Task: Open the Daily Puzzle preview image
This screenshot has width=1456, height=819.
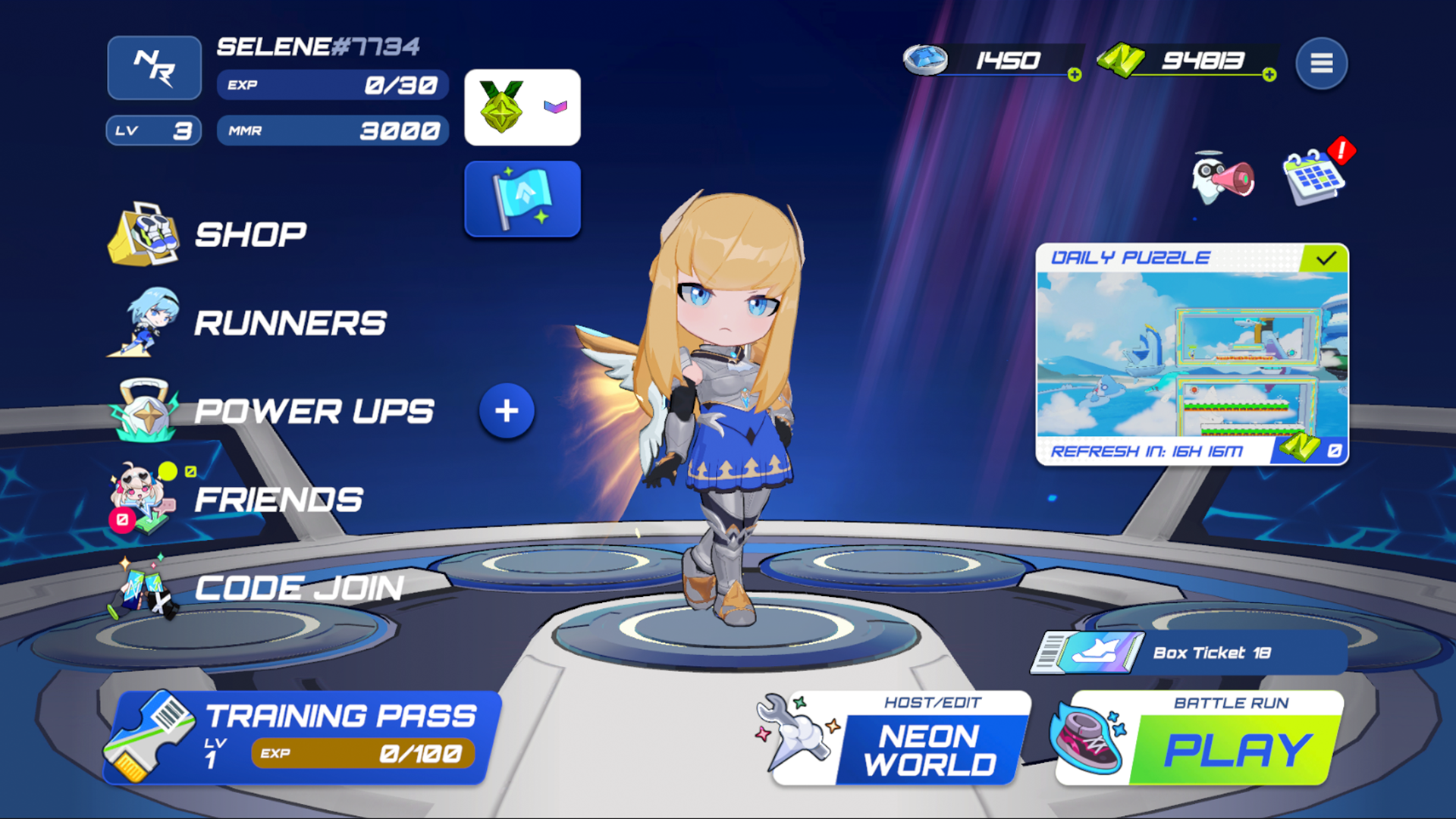Action: click(1194, 356)
